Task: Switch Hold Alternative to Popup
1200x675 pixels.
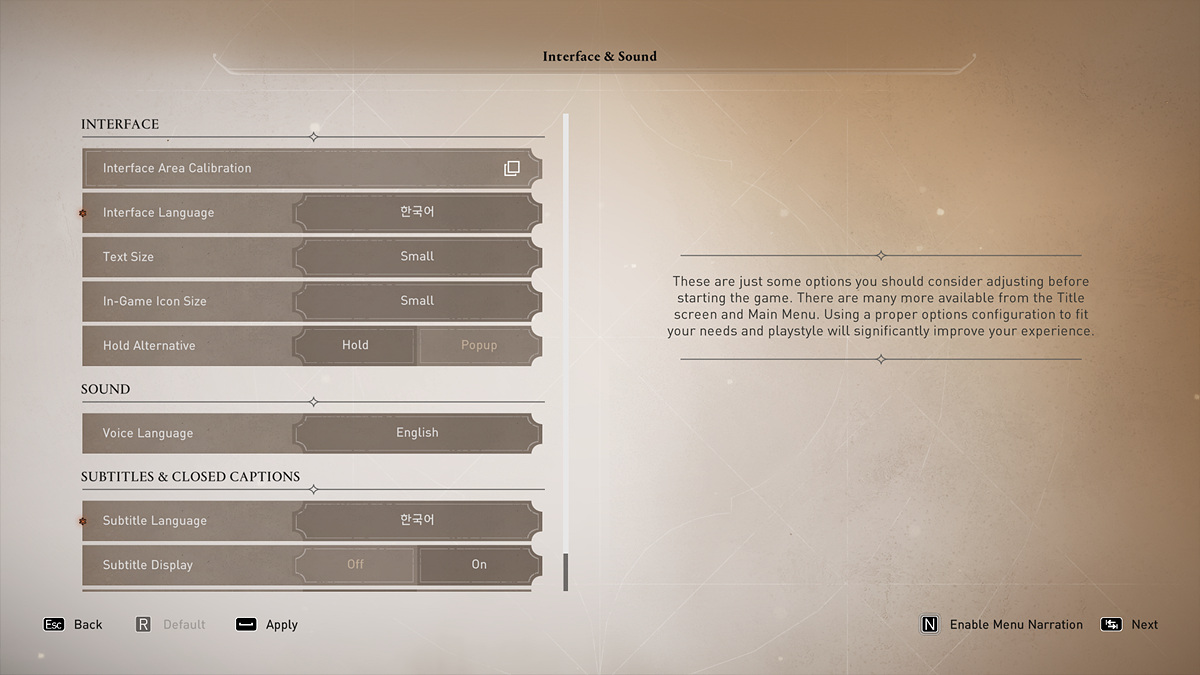Action: tap(479, 345)
